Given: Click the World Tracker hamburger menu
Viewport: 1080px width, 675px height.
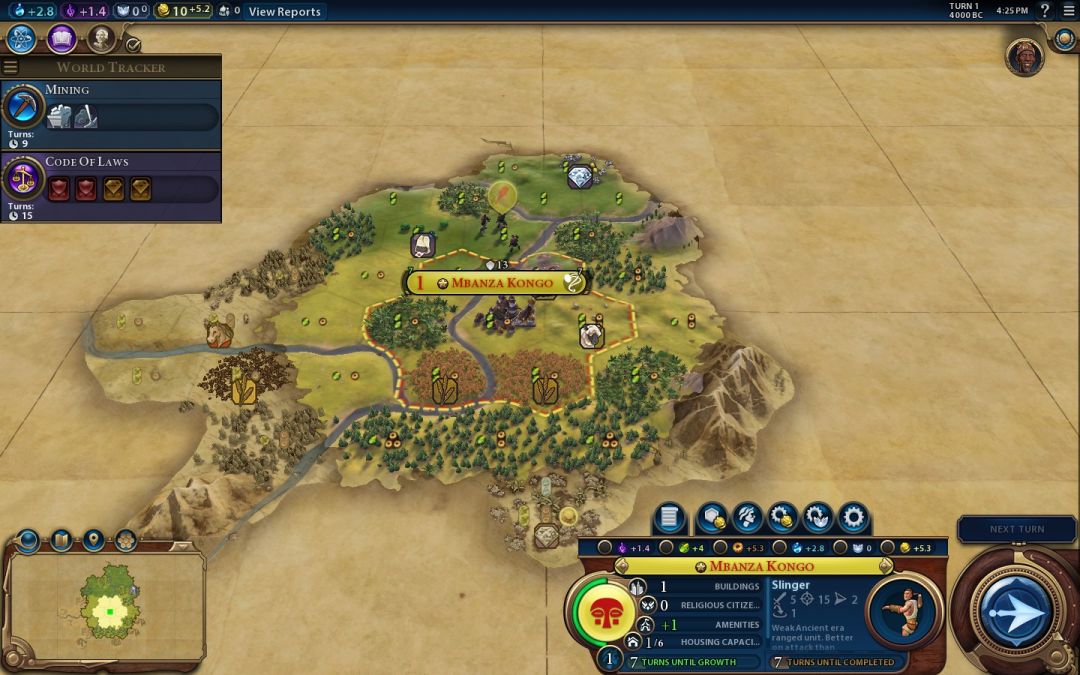Looking at the screenshot, I should click(10, 67).
